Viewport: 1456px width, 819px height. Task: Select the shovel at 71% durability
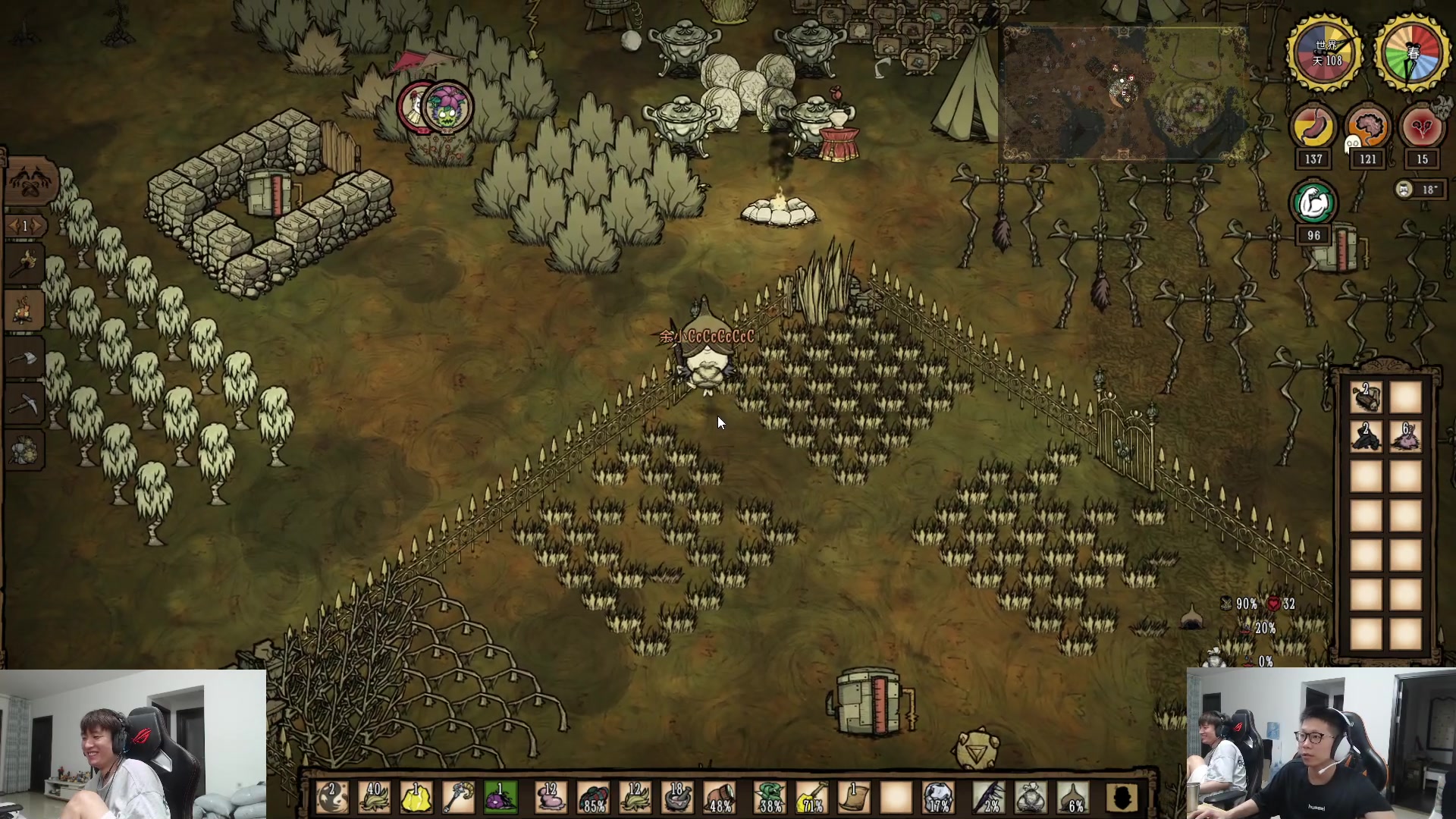click(x=812, y=798)
